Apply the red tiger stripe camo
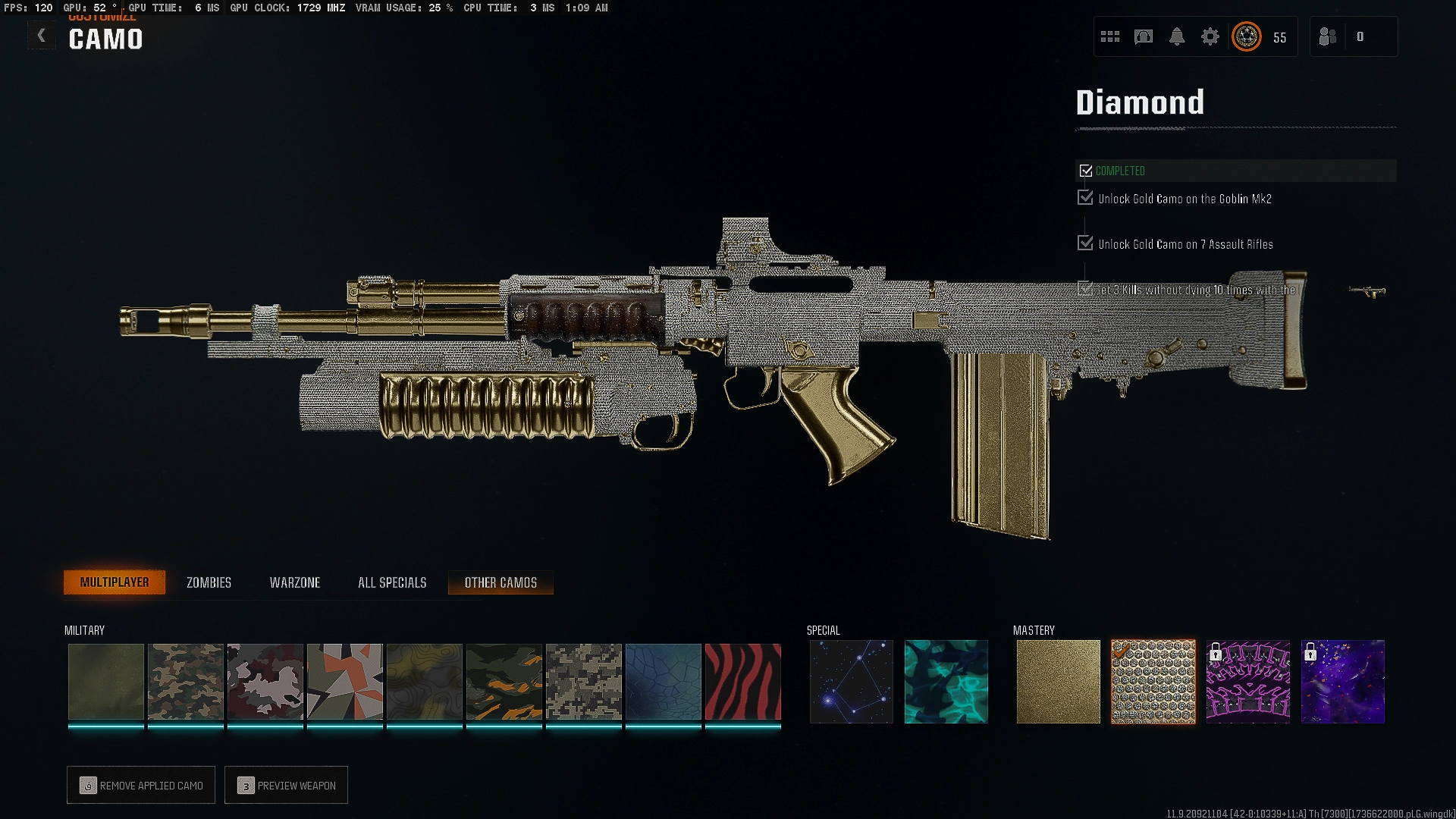Screen dimensions: 1456x819 [x=742, y=682]
